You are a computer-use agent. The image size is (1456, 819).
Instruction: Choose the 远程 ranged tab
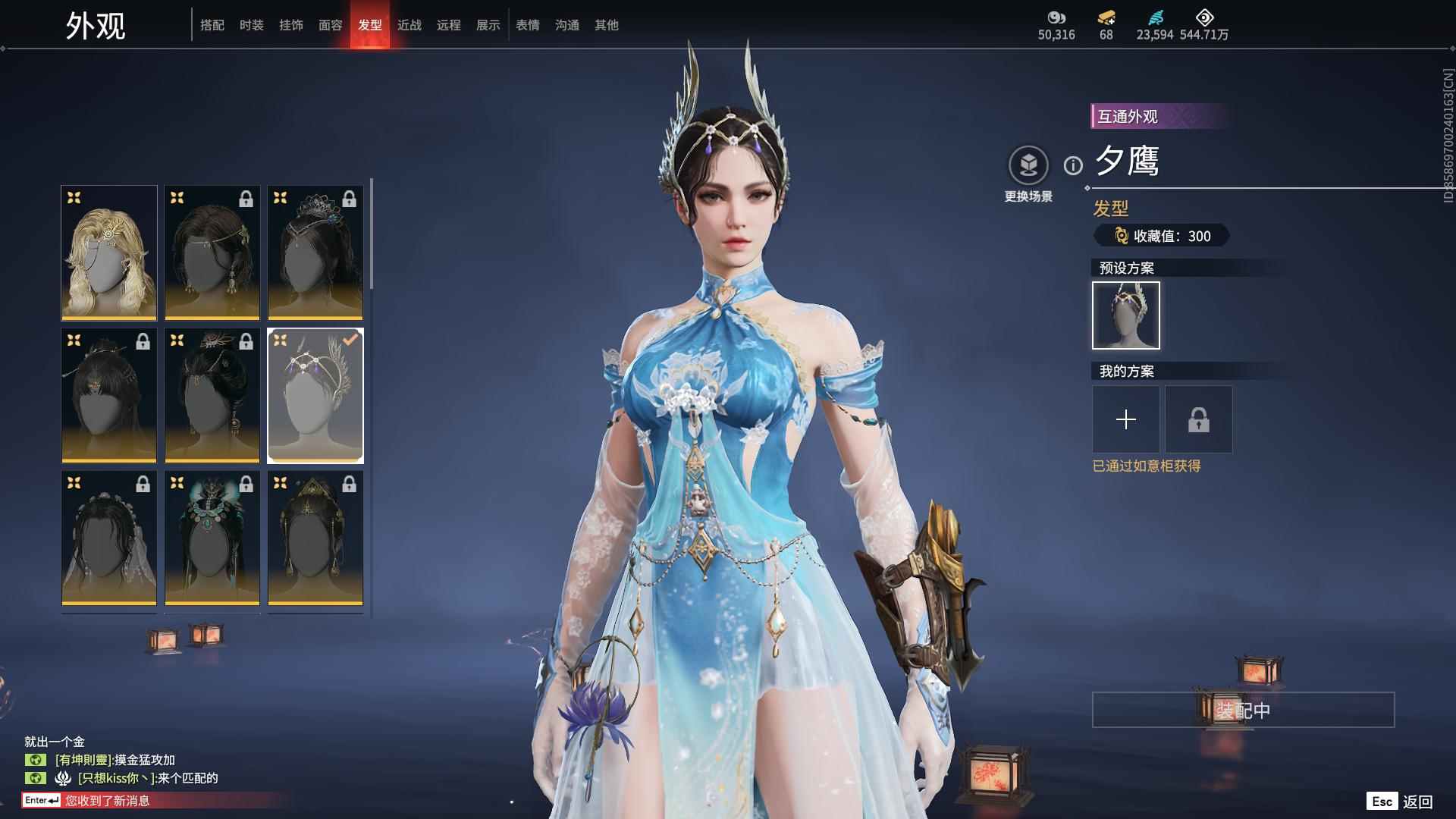pyautogui.click(x=449, y=25)
